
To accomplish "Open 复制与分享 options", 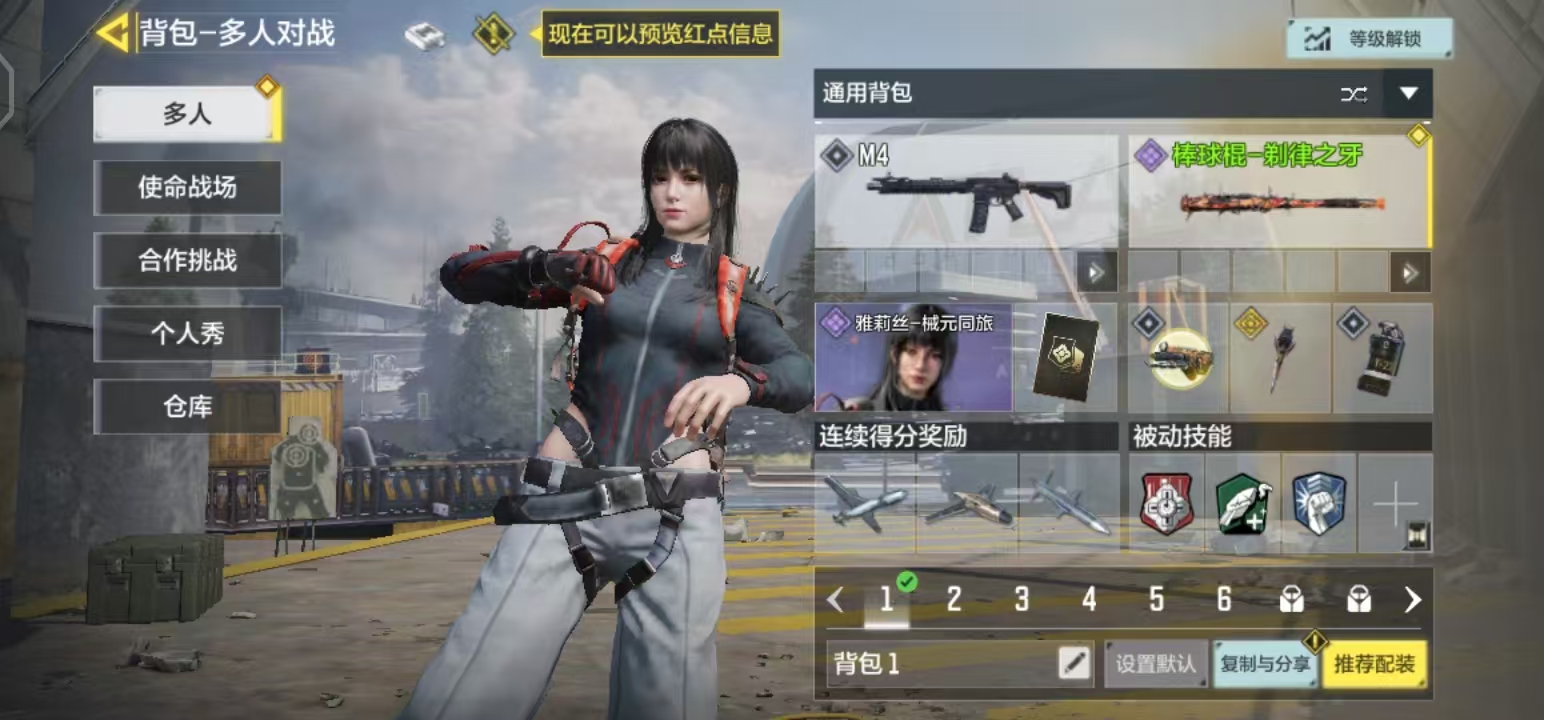I will click(1264, 664).
